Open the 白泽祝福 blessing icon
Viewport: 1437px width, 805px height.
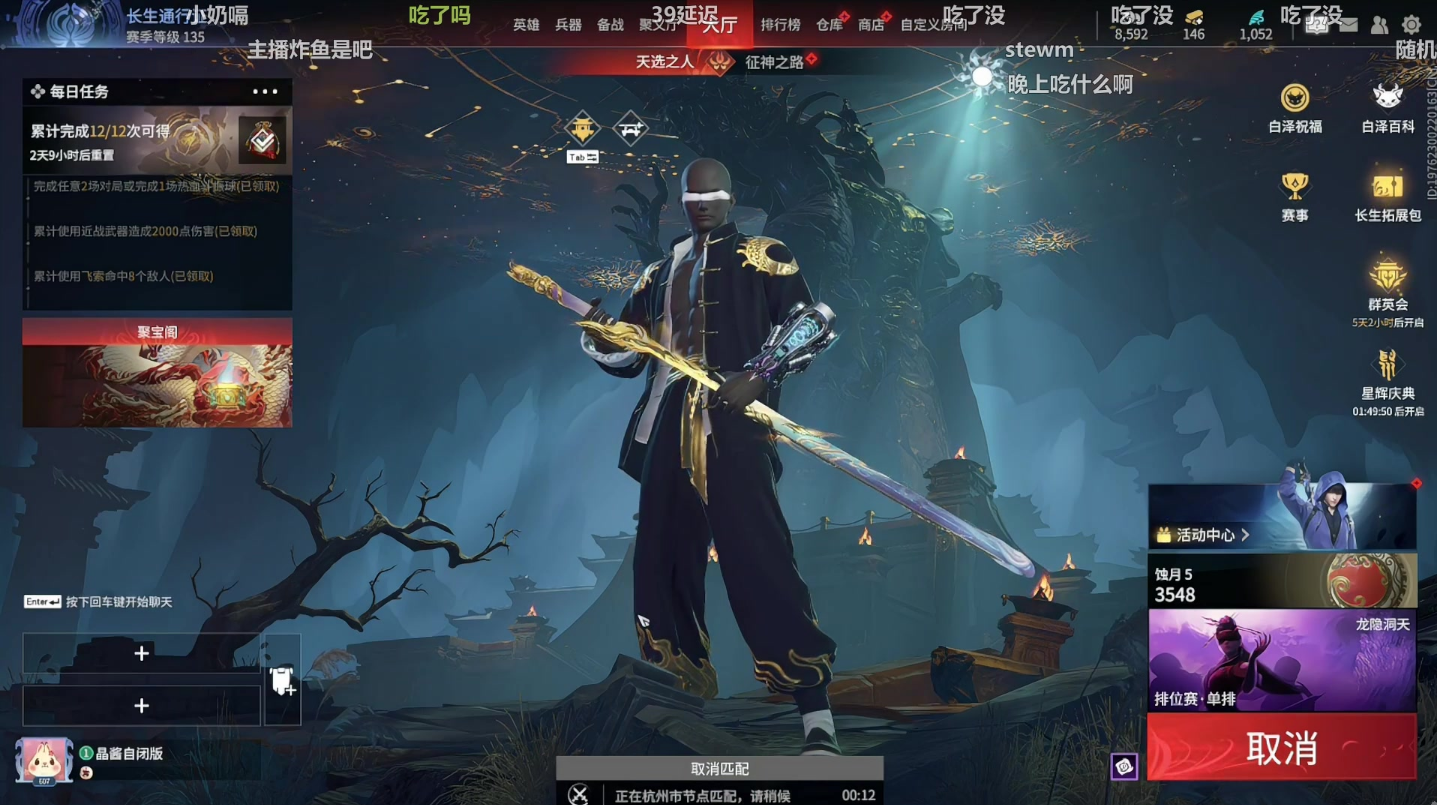(1295, 107)
